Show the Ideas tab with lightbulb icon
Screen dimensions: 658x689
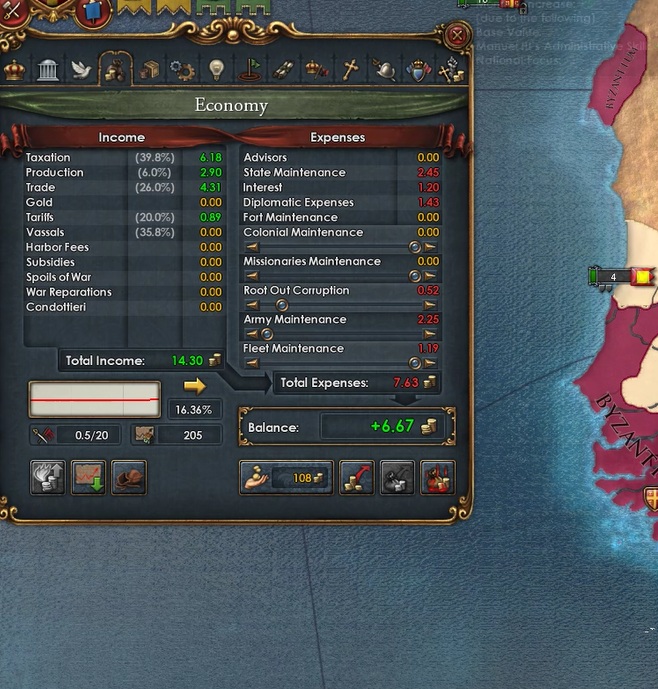coord(216,70)
